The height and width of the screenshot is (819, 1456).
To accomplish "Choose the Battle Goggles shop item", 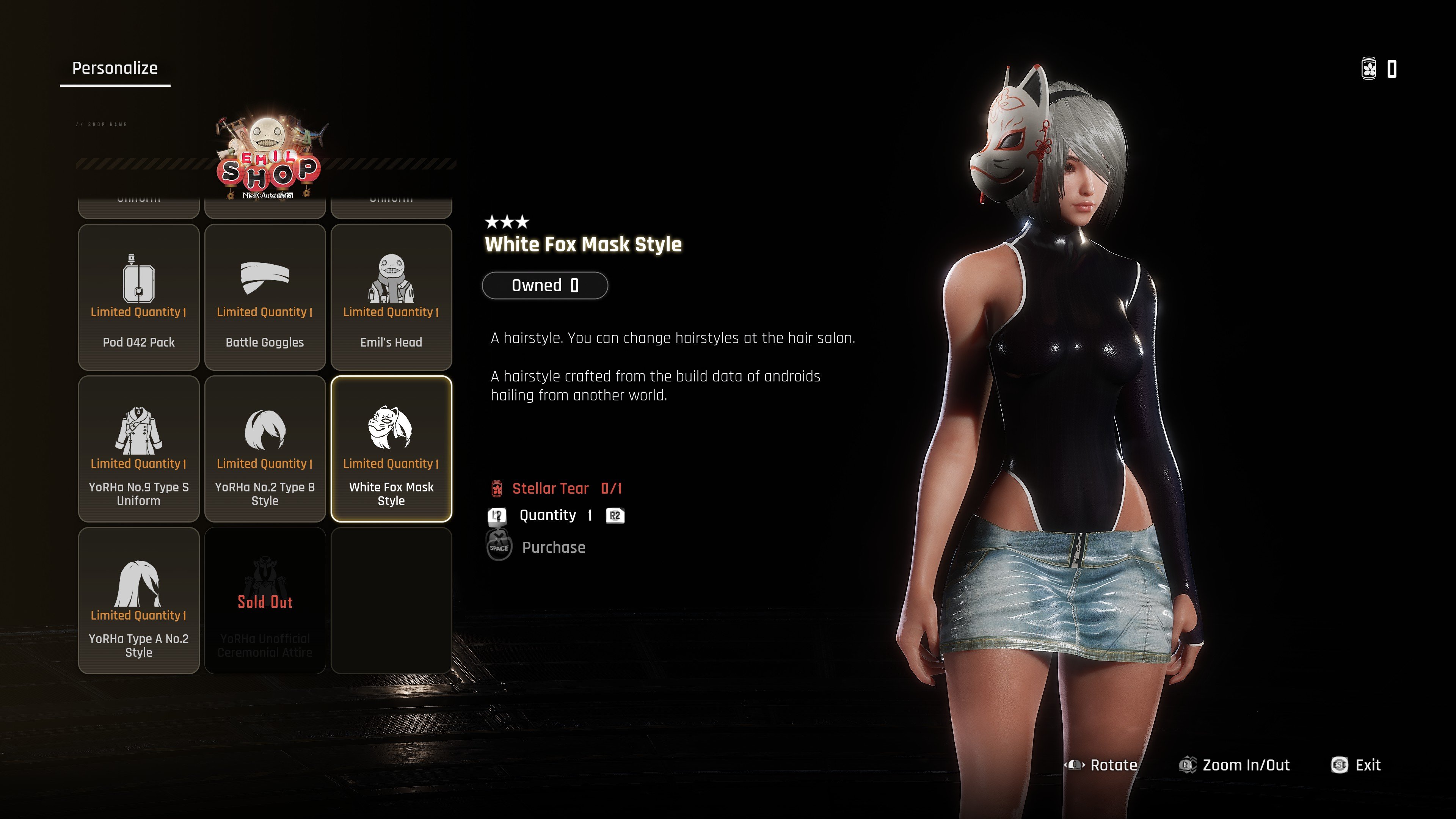I will pyautogui.click(x=265, y=297).
